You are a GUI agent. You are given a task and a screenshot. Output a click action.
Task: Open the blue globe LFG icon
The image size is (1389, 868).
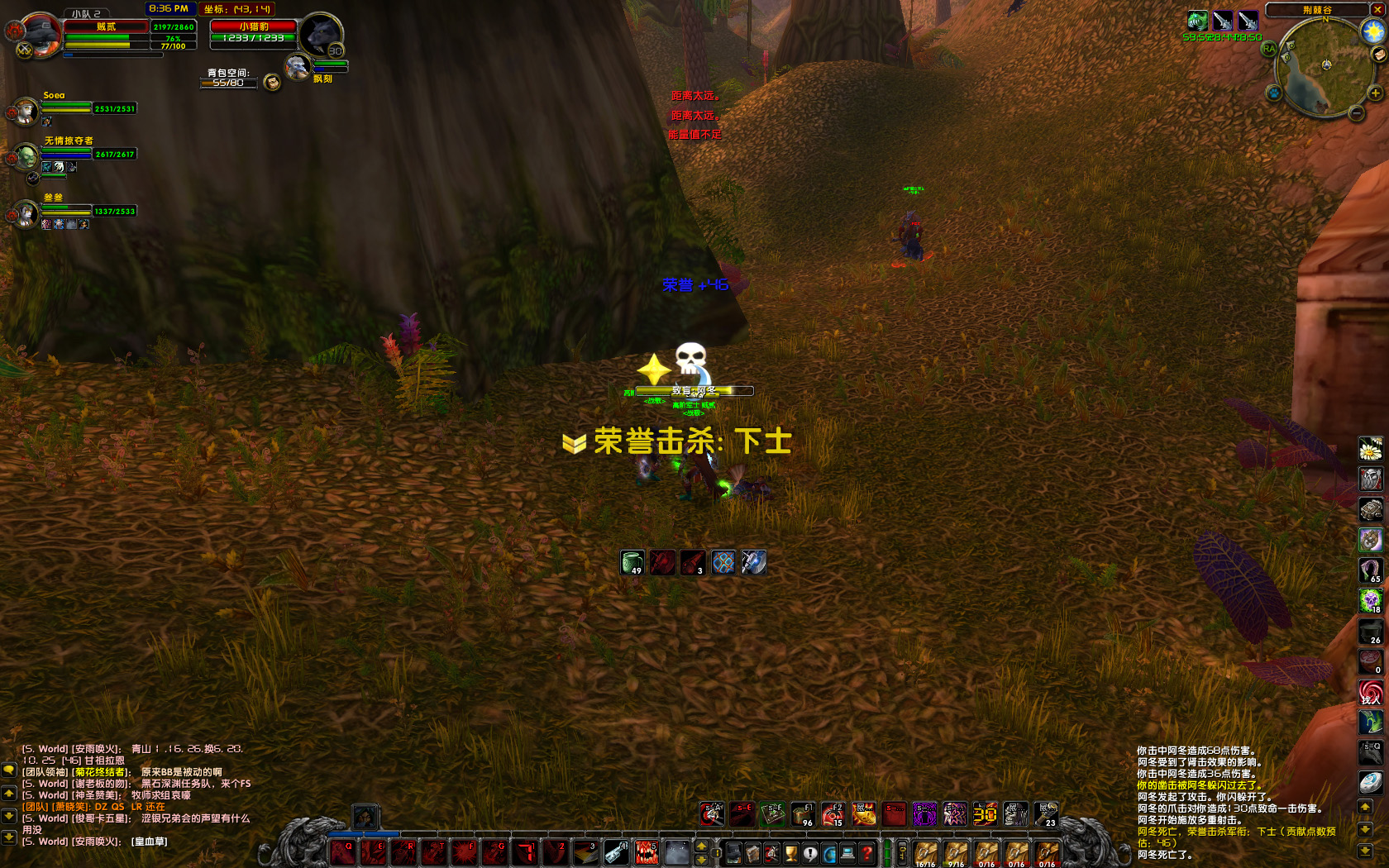[829, 853]
